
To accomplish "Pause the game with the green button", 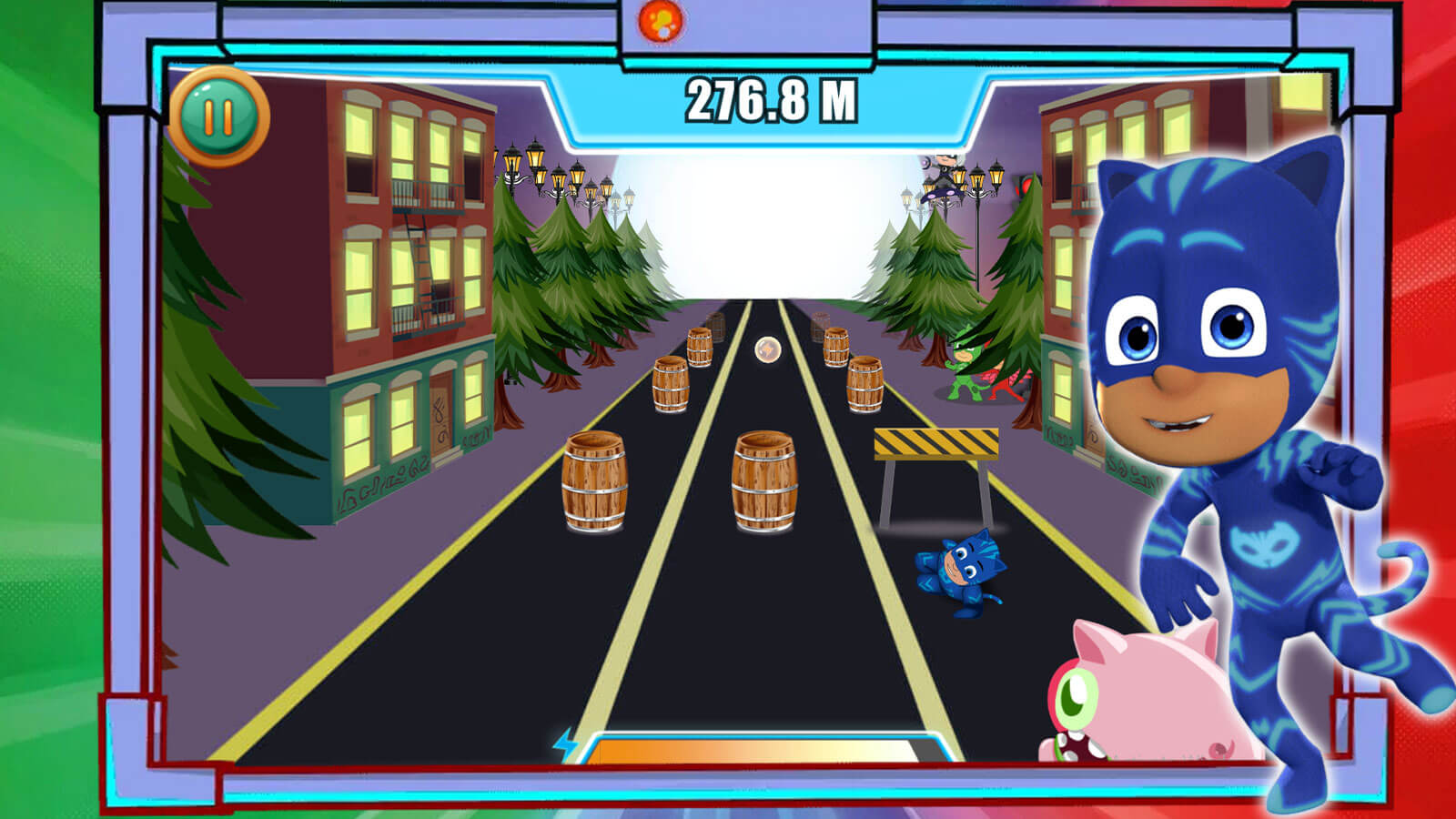I will 218,116.
